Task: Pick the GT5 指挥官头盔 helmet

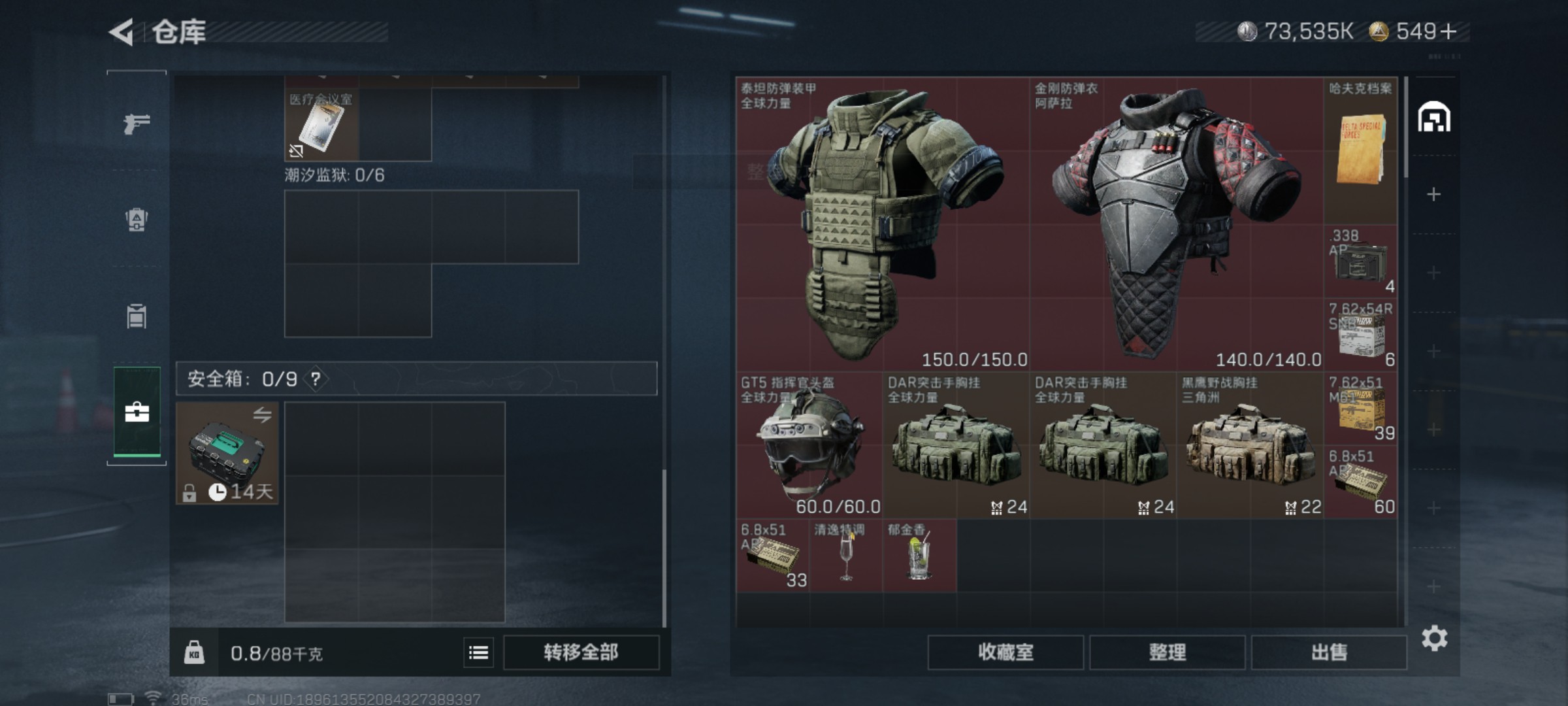Action: point(809,446)
